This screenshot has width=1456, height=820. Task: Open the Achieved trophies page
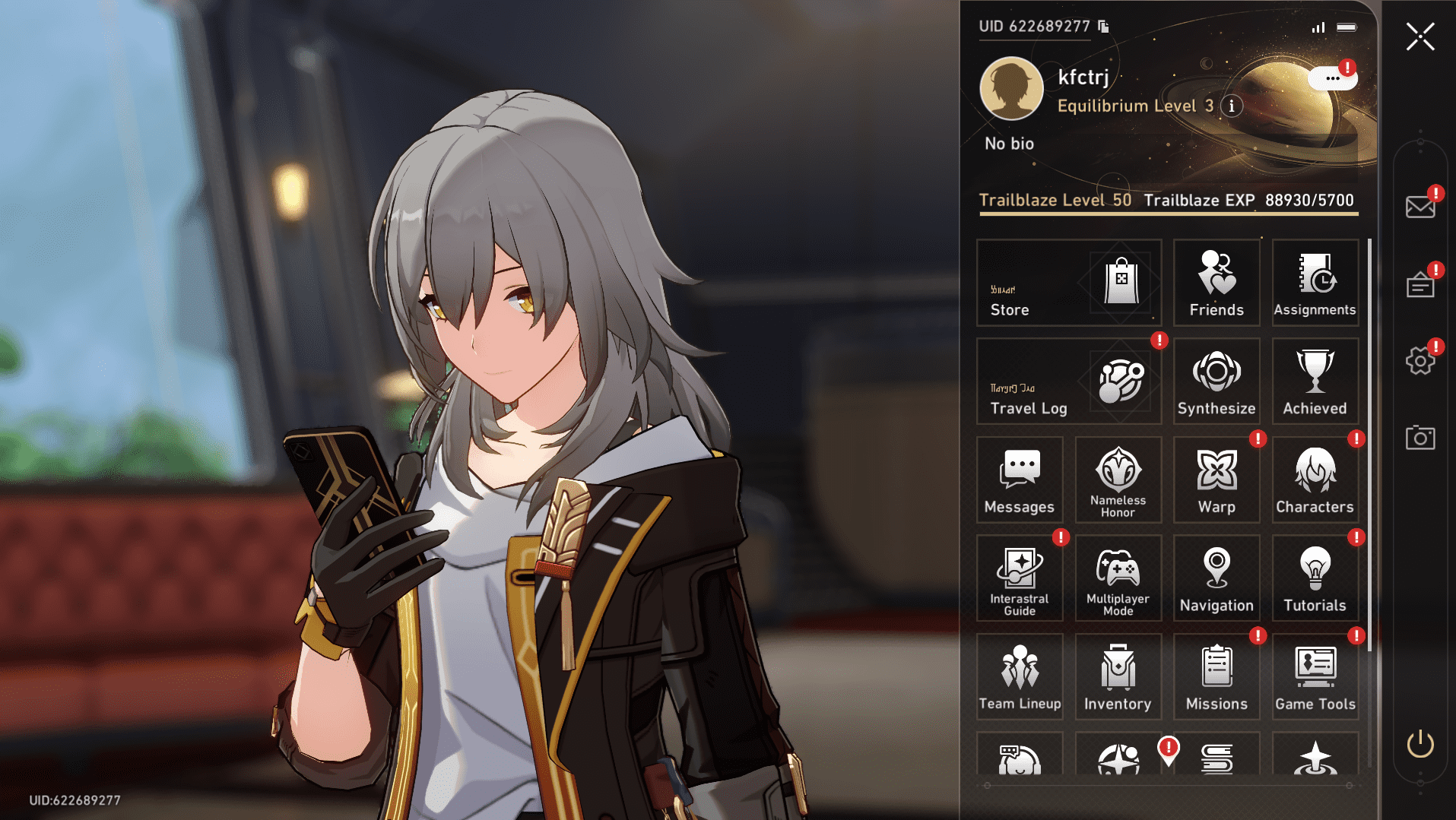coord(1315,380)
